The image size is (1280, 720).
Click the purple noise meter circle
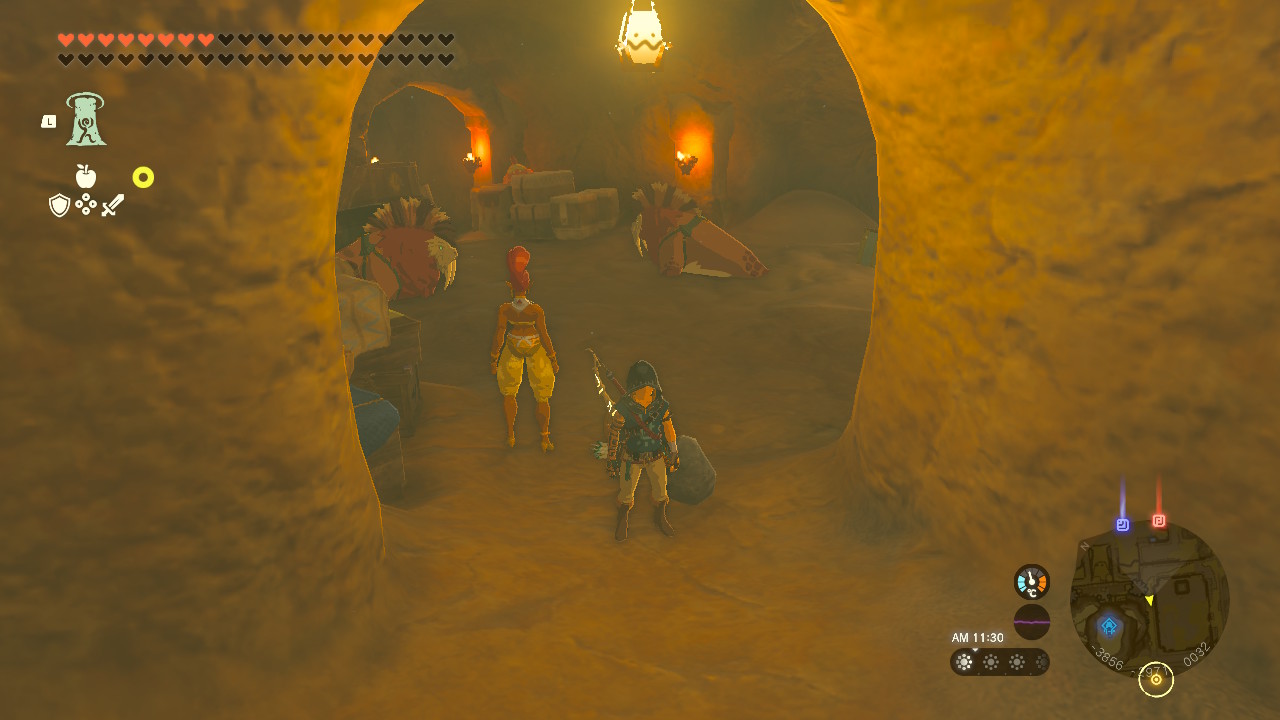[x=1031, y=622]
